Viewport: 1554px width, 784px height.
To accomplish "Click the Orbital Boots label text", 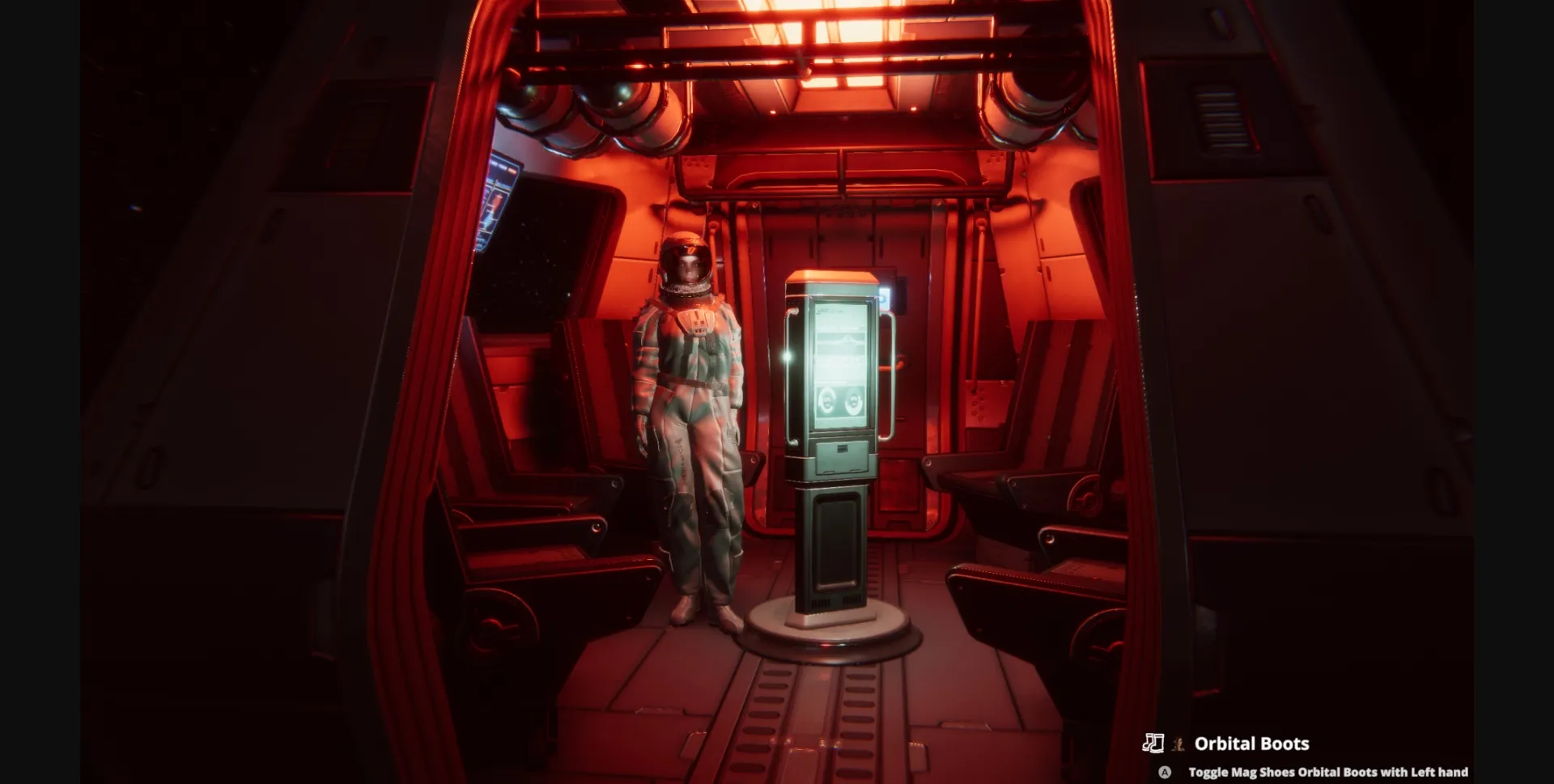I will [1253, 743].
